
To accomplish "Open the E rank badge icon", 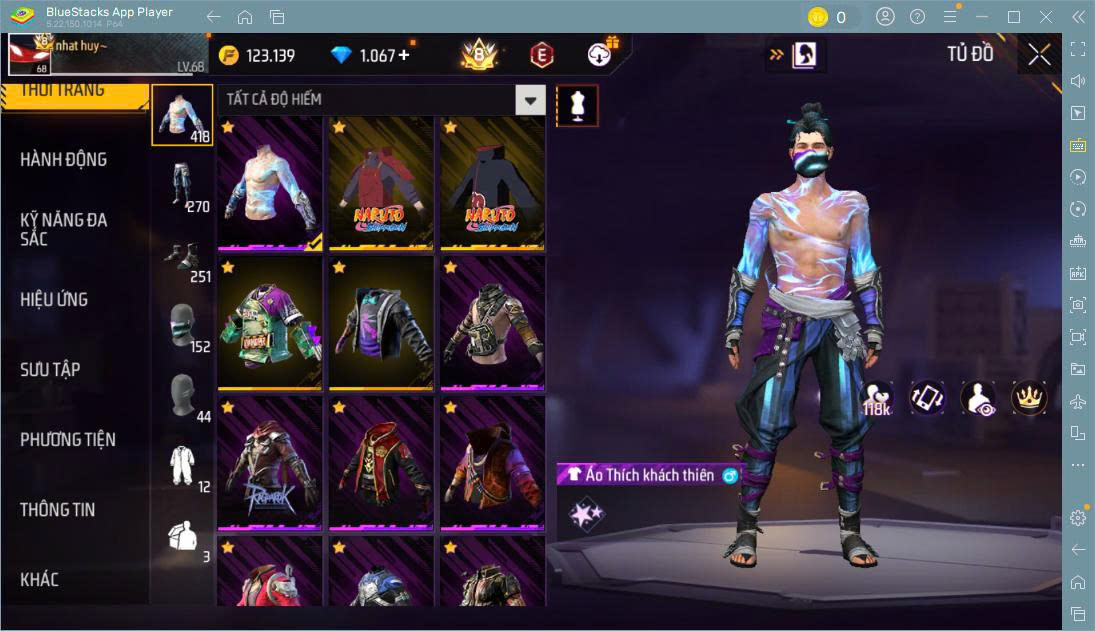I will 541,56.
